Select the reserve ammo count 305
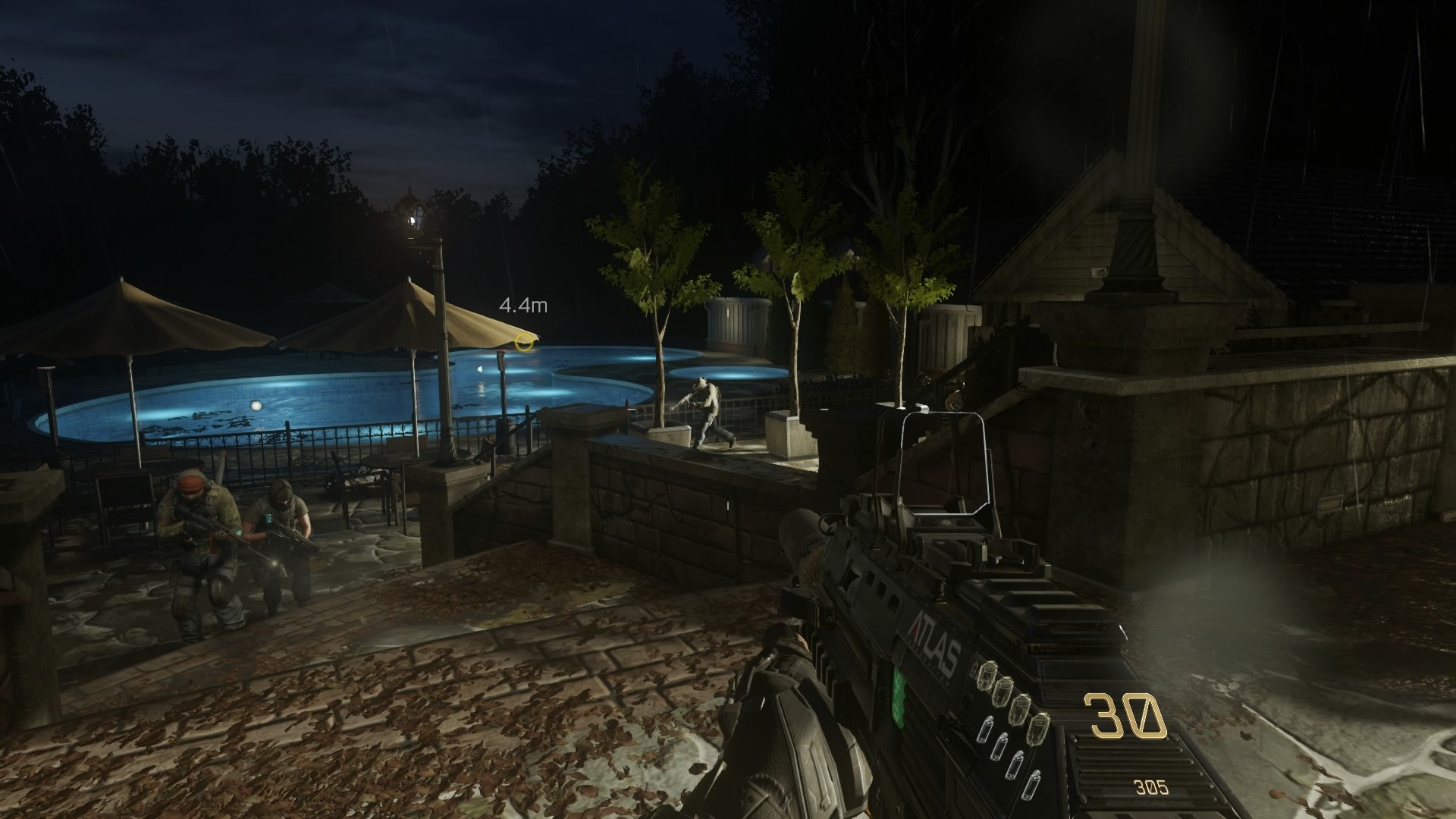The image size is (1456, 819). (x=1151, y=786)
